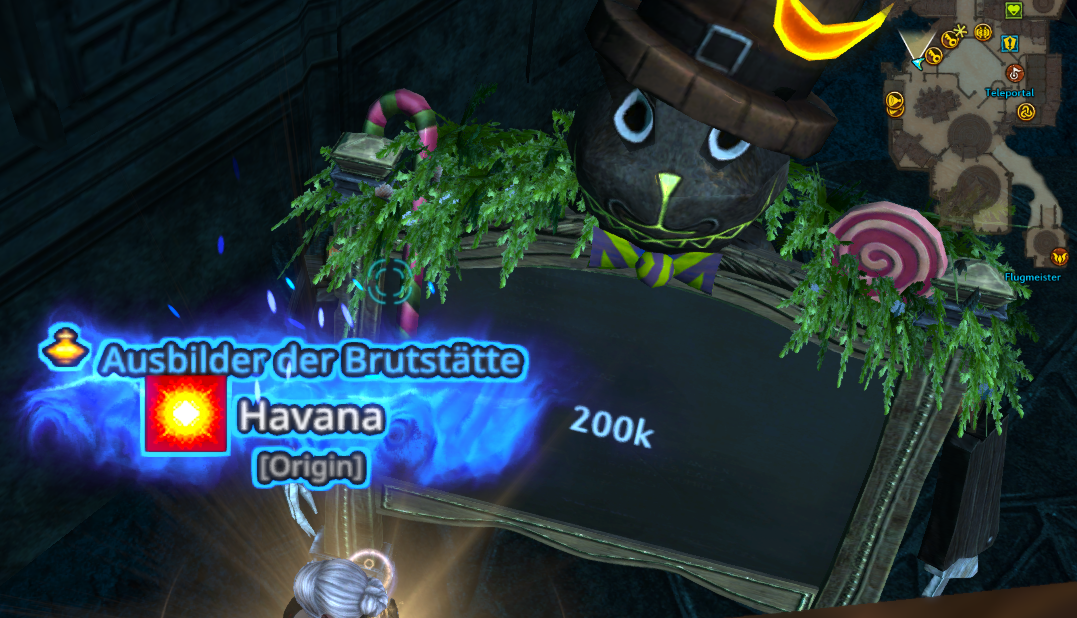
Task: Click the orange triple-swirl minimap icon
Action: [1025, 112]
